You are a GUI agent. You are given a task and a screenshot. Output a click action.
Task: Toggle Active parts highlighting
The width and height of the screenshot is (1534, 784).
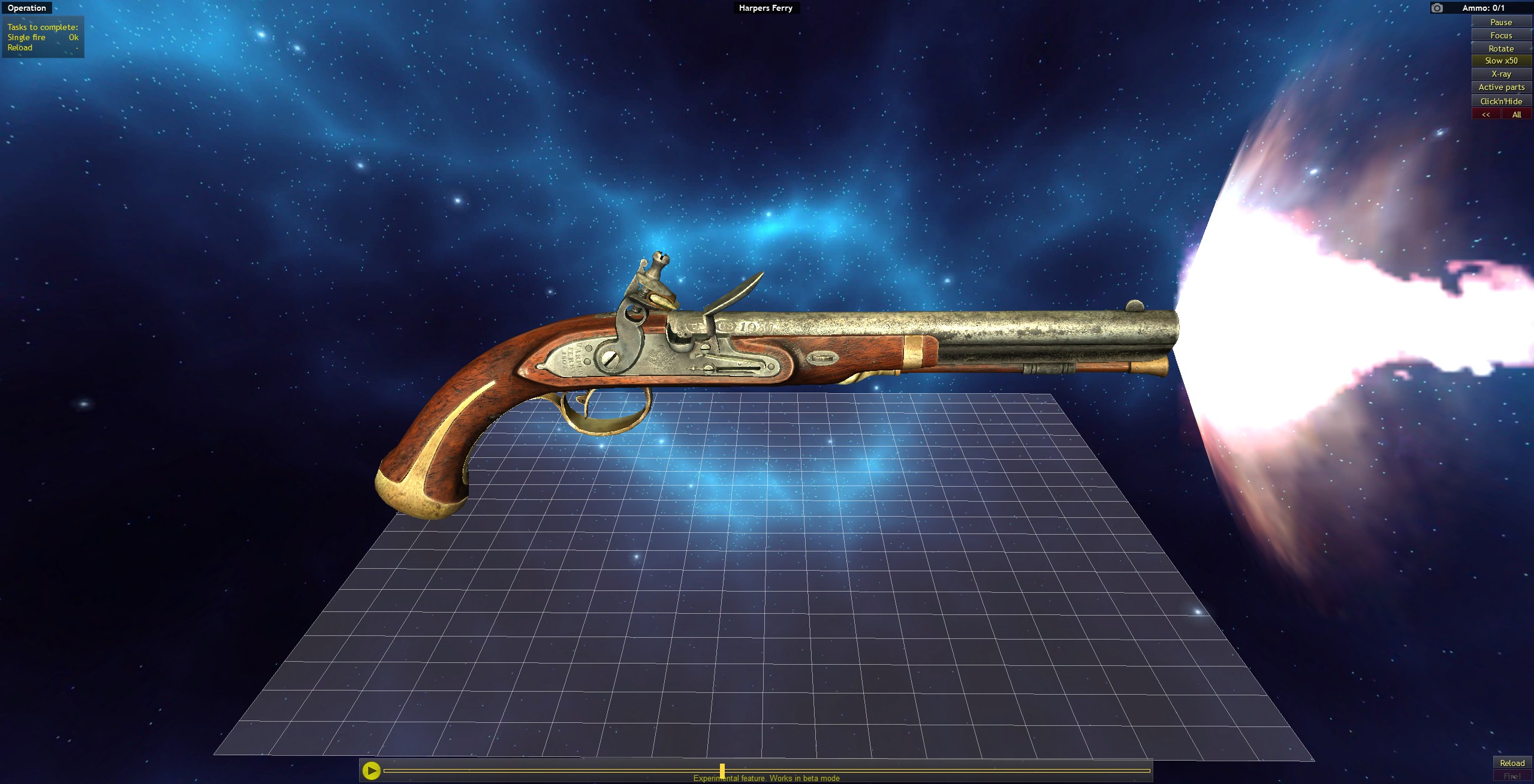tap(1502, 87)
